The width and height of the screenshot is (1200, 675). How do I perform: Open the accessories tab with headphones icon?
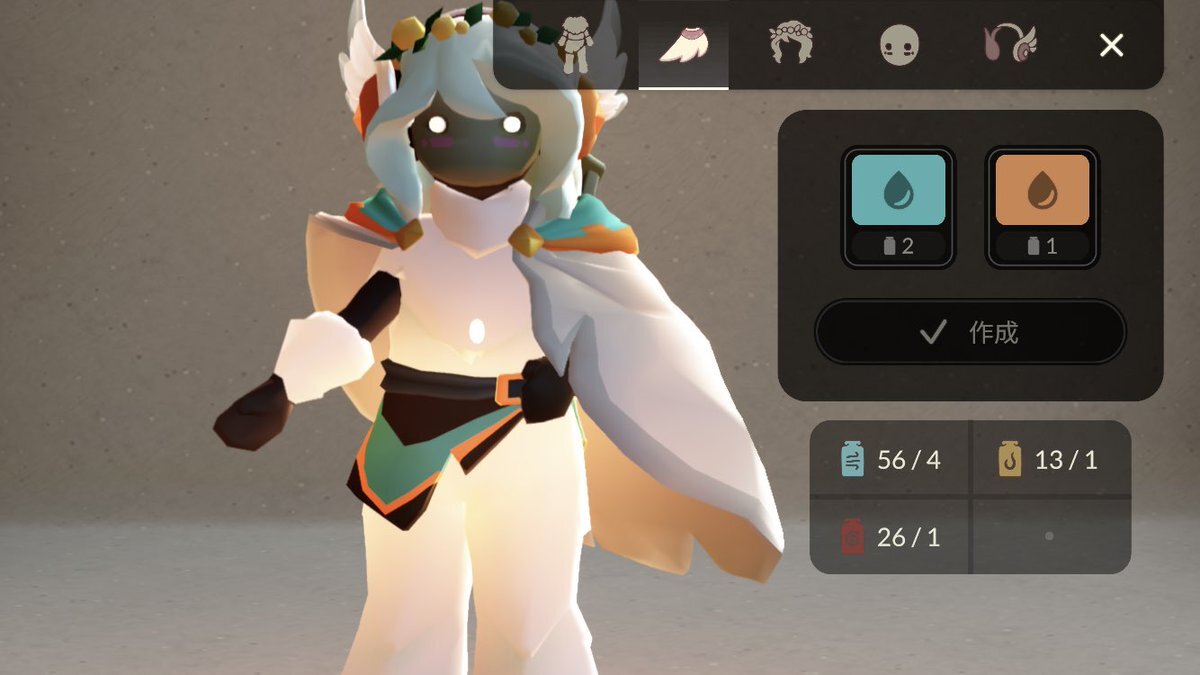[1010, 45]
